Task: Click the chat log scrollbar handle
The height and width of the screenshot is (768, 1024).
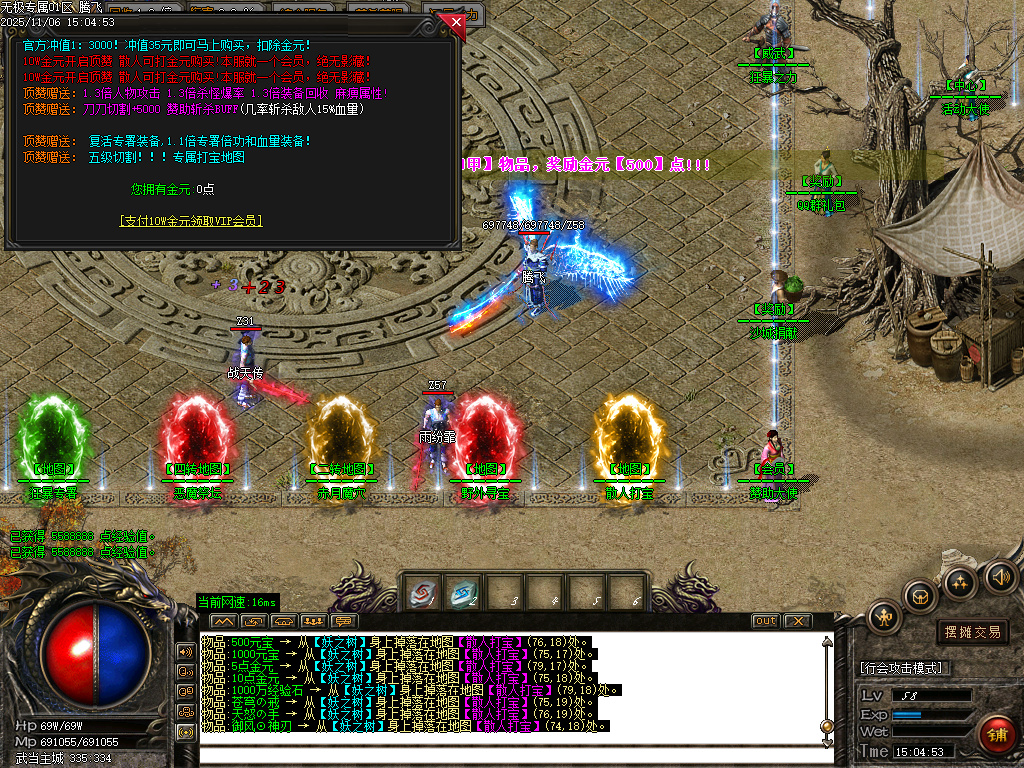Action: pos(826,726)
